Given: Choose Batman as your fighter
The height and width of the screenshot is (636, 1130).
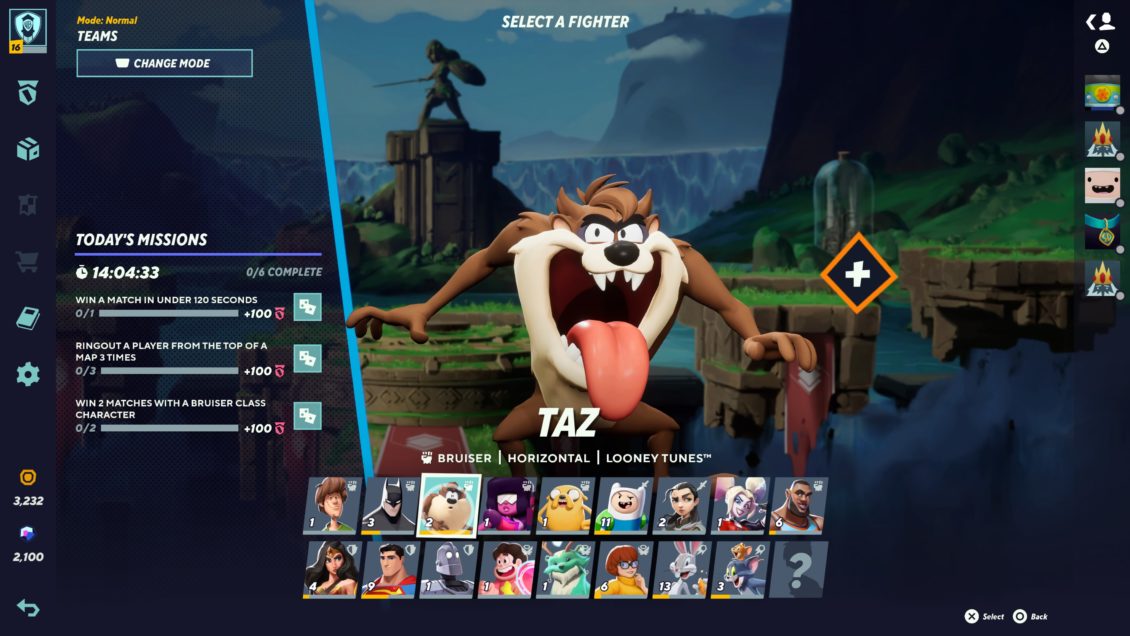Looking at the screenshot, I should tap(389, 506).
